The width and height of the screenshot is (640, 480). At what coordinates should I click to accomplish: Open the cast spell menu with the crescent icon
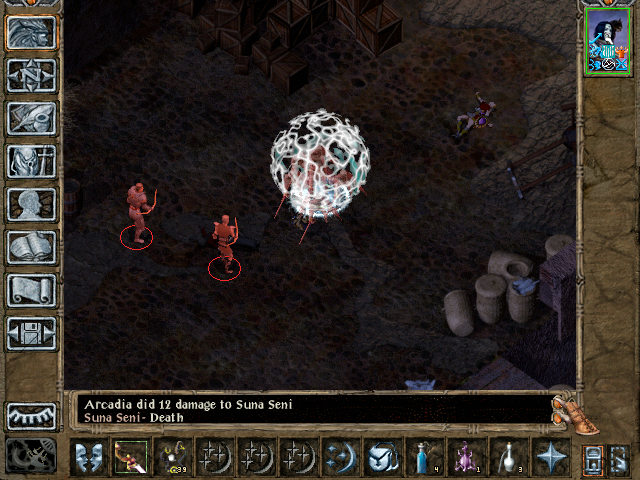pyautogui.click(x=339, y=457)
